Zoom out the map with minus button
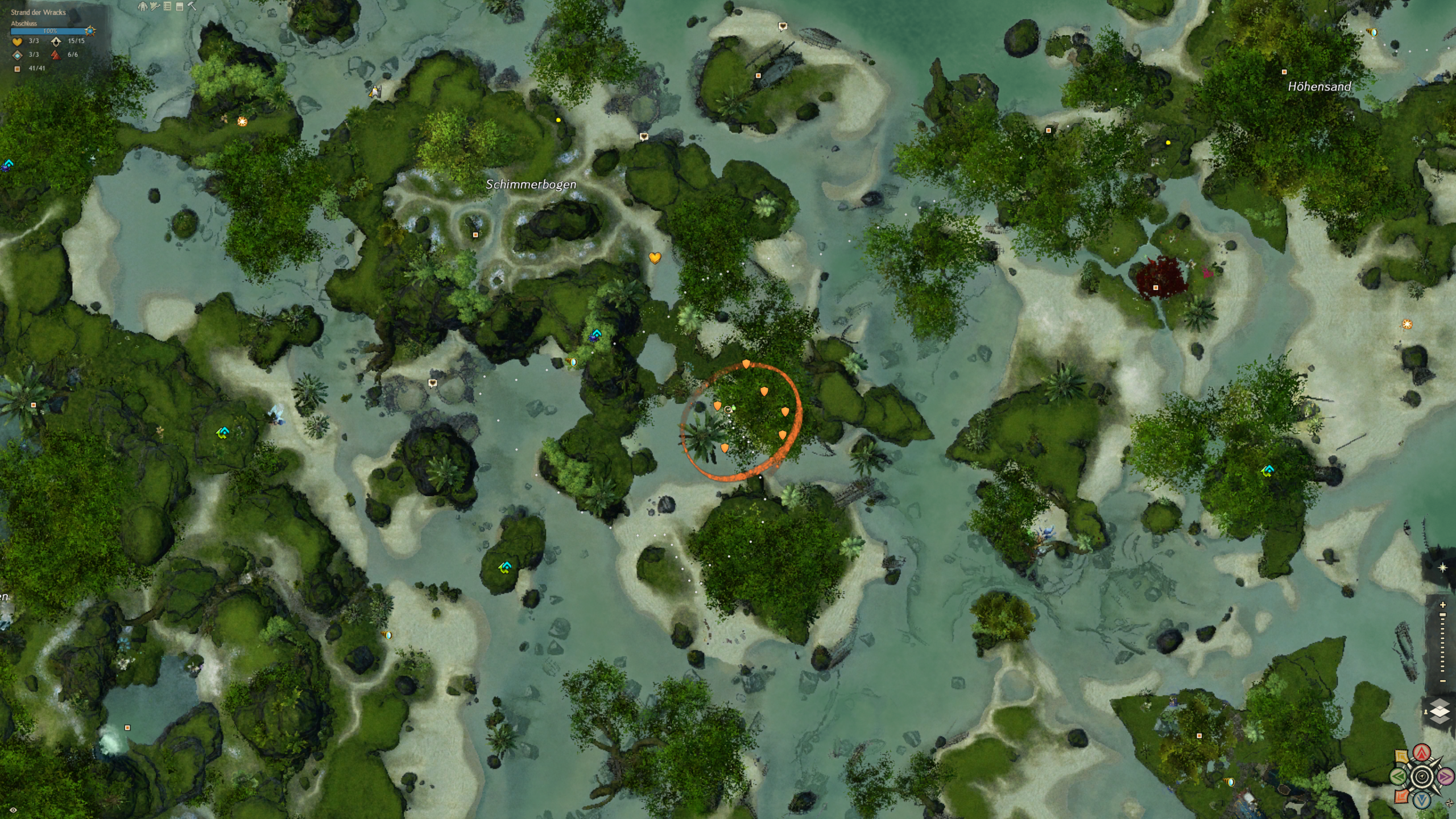 (1442, 681)
